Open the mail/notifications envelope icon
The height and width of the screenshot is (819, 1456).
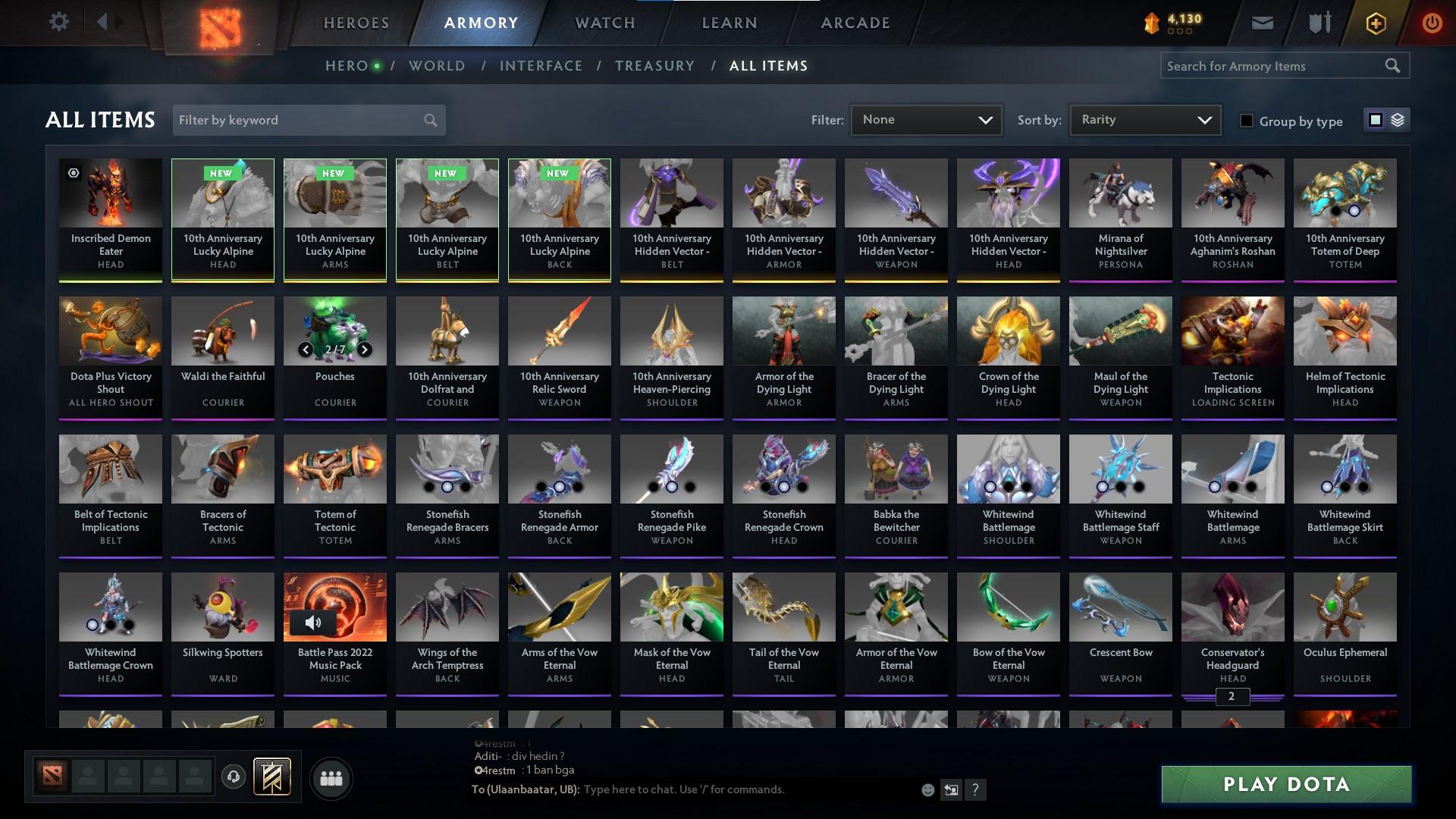click(x=1263, y=23)
